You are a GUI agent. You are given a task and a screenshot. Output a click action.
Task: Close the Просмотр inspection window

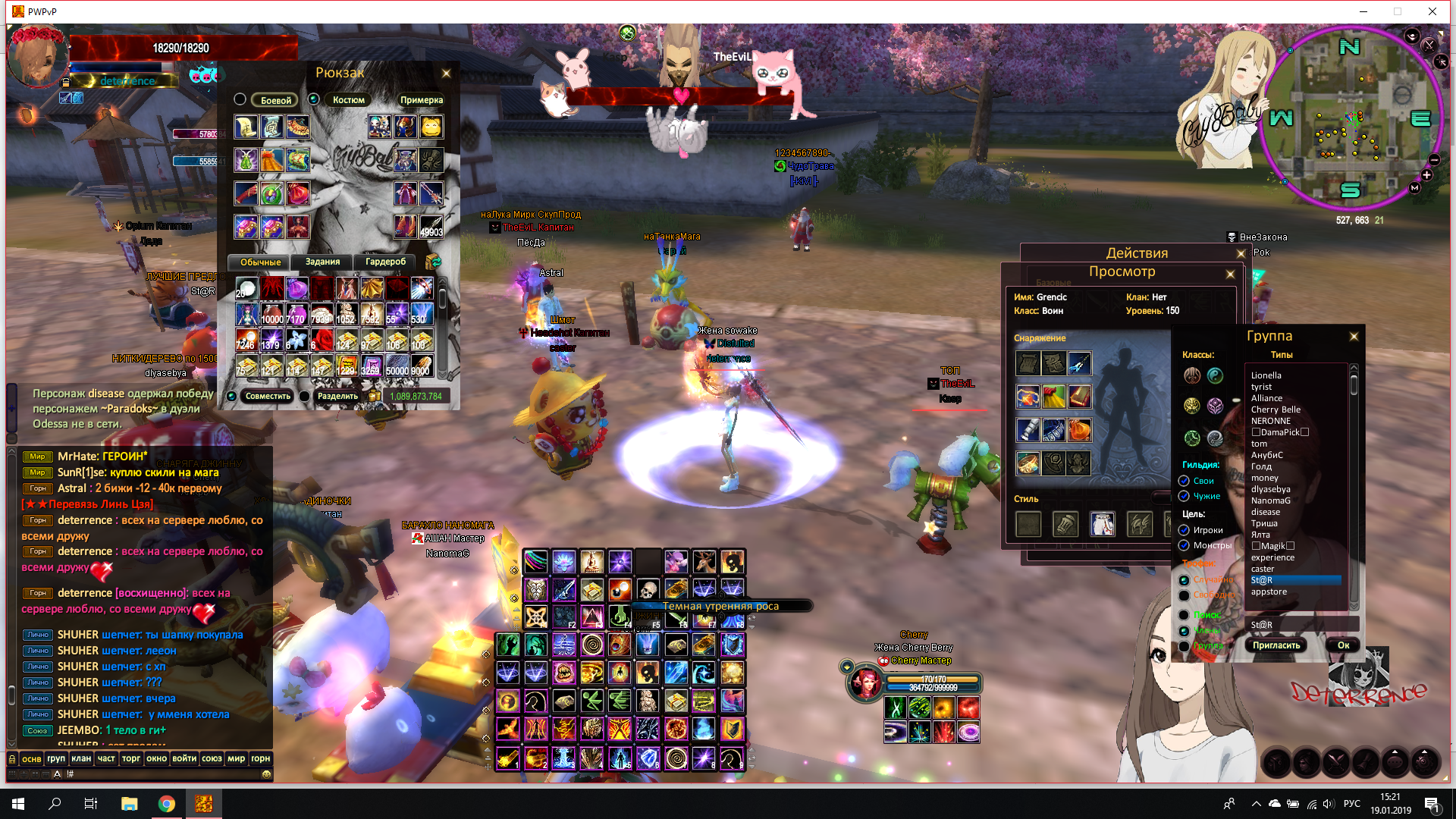[x=1230, y=274]
